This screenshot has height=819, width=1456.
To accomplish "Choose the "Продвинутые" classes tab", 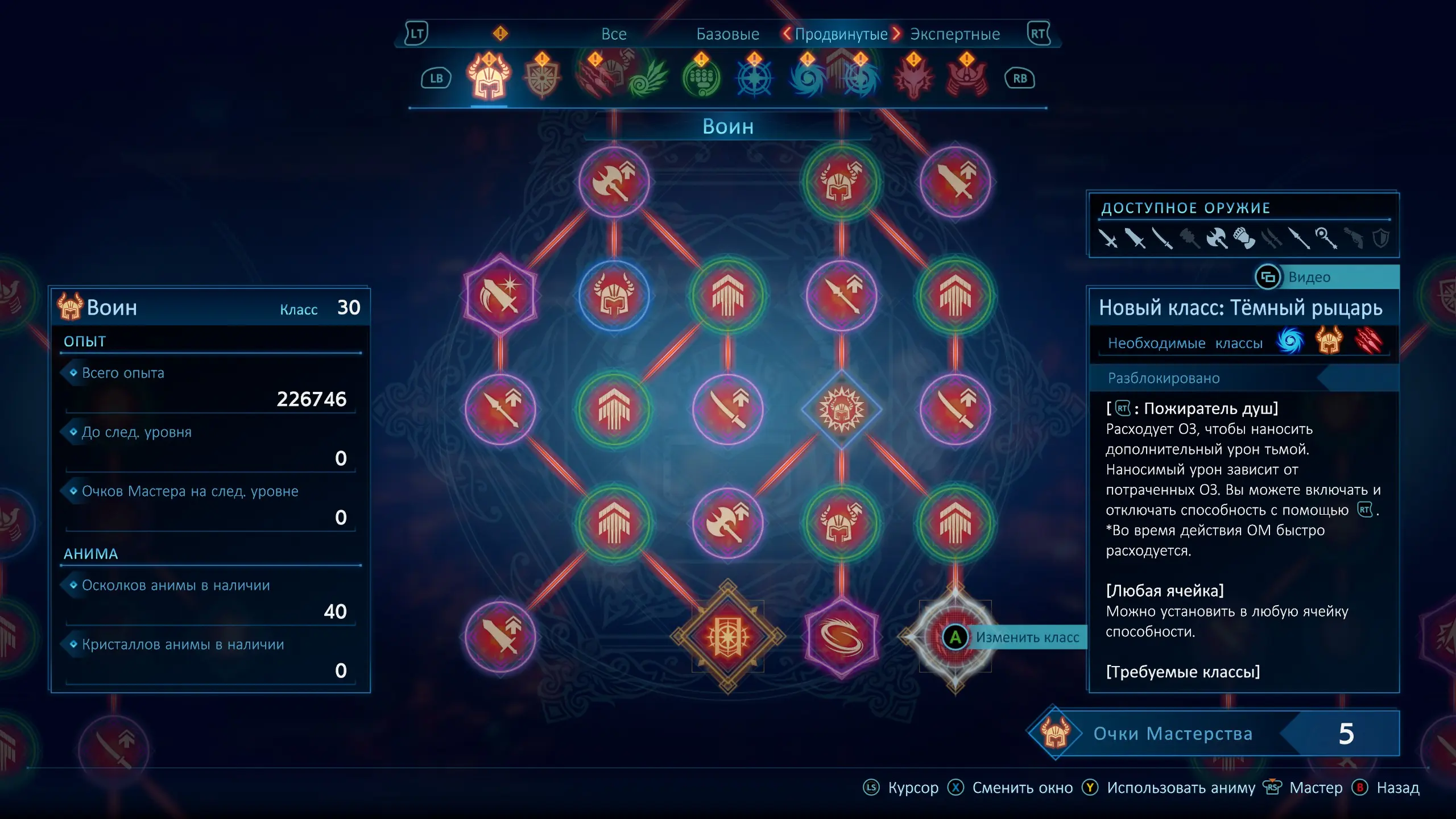I will pos(841,34).
